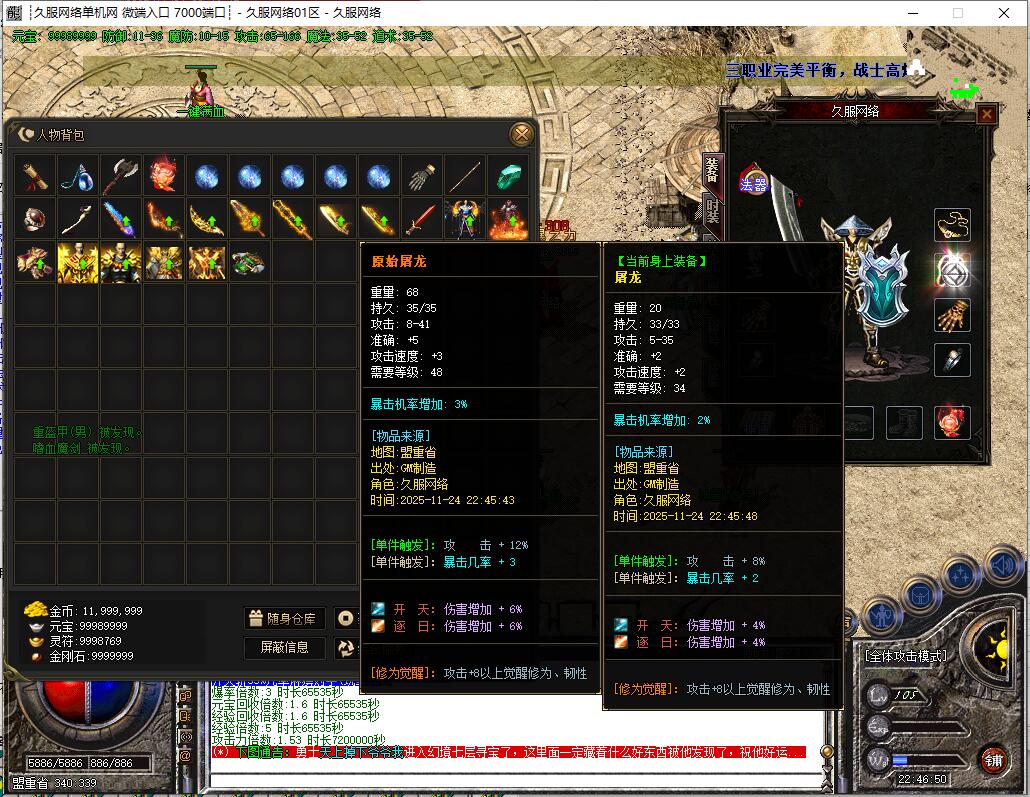Minimize the game window
Image resolution: width=1030 pixels, height=797 pixels.
[x=912, y=13]
